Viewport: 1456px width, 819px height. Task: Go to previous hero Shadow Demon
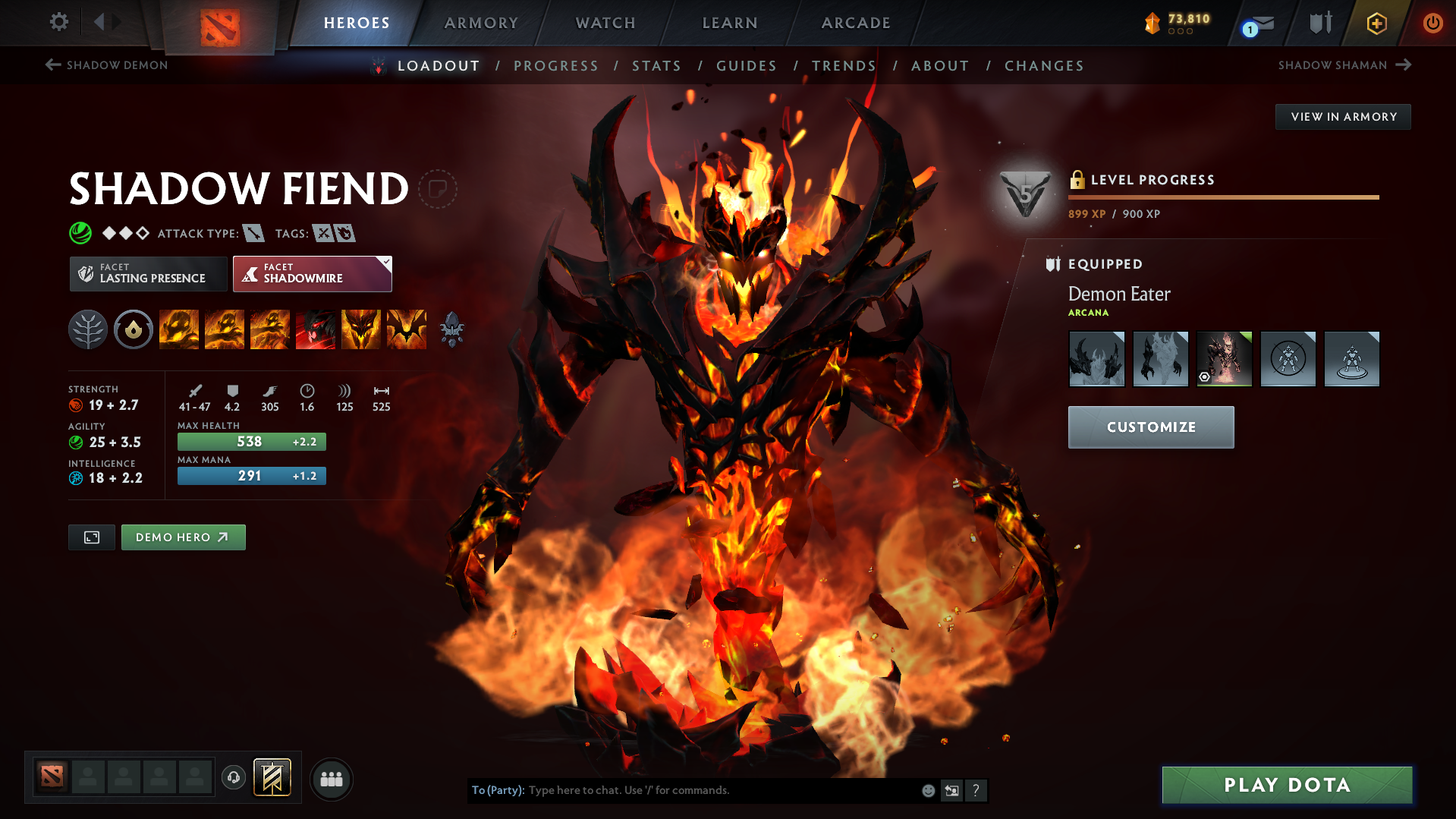tap(107, 65)
